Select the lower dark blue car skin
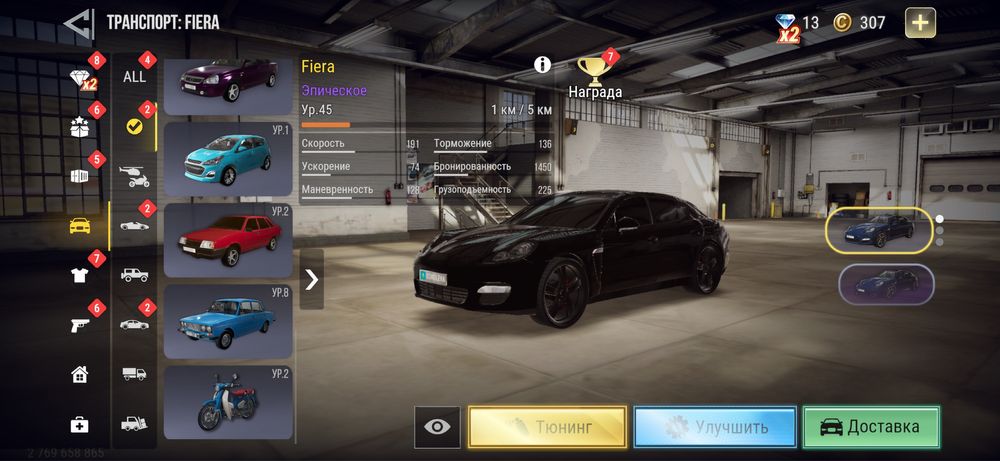Viewport: 1000px width, 461px height. 886,283
